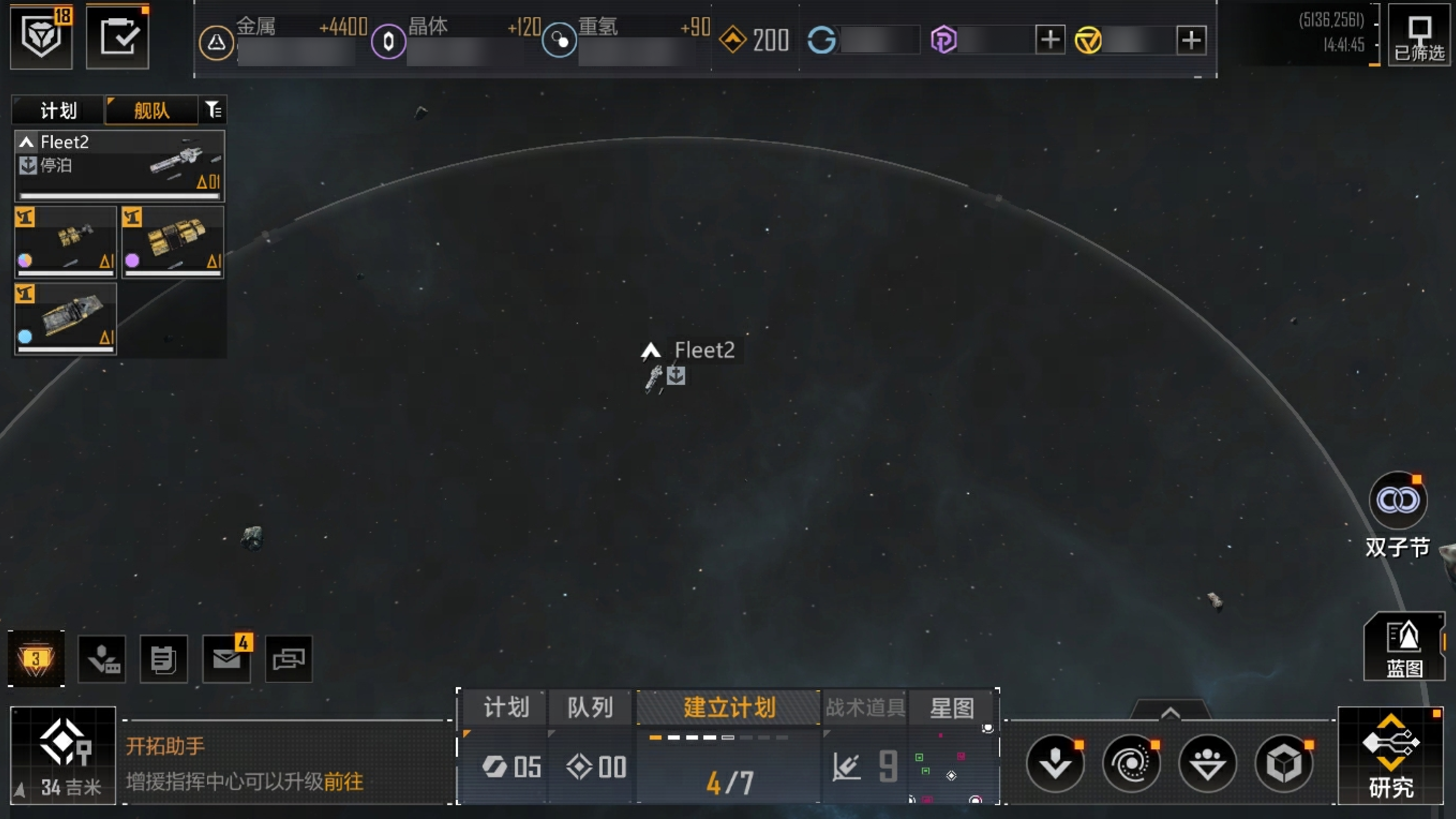Select the Fleet2 entry in the fleet list

click(119, 166)
